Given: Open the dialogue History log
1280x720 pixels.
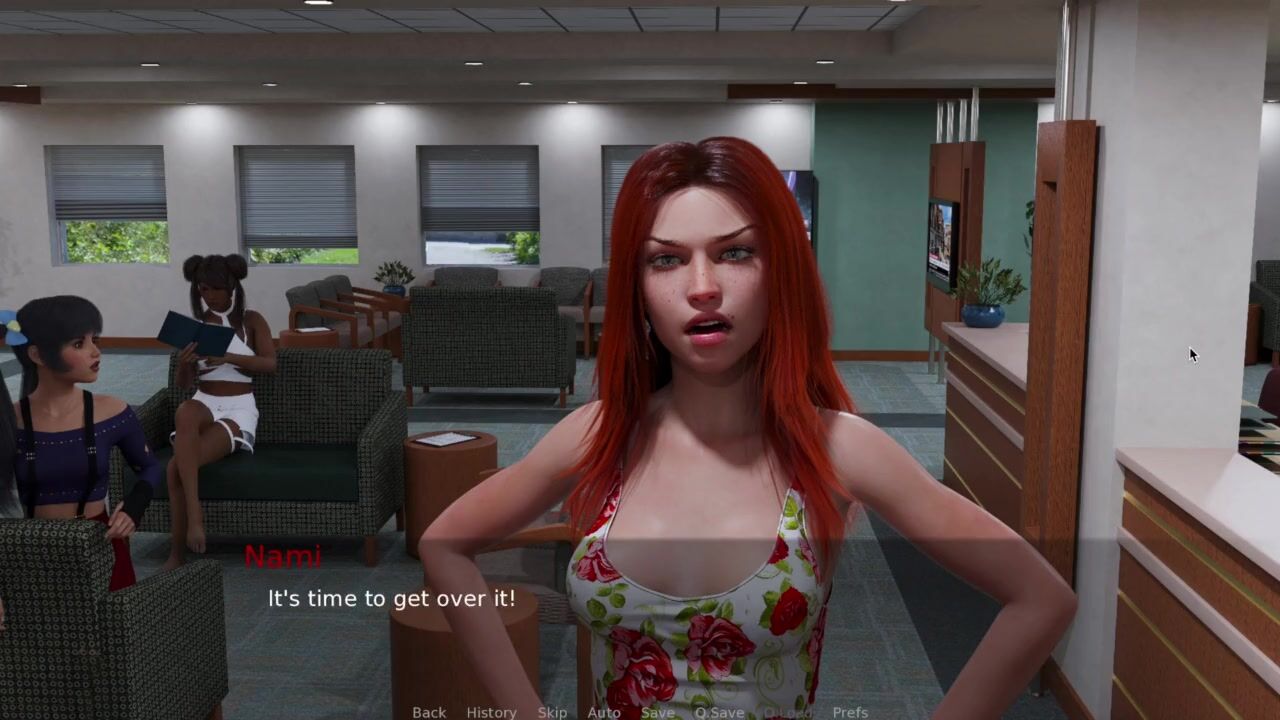Looking at the screenshot, I should tap(491, 712).
